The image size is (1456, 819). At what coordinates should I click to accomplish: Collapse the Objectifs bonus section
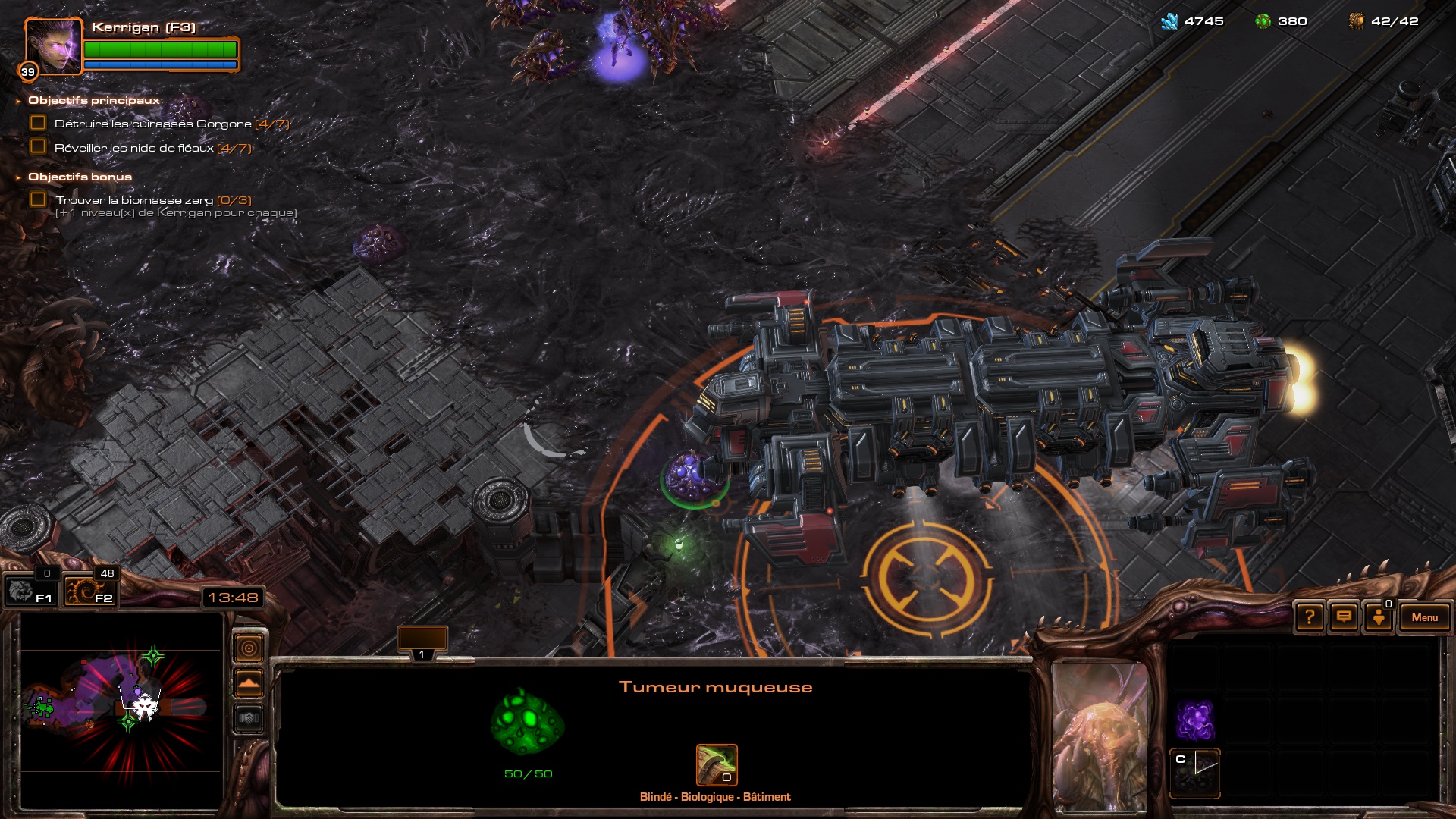click(x=18, y=177)
